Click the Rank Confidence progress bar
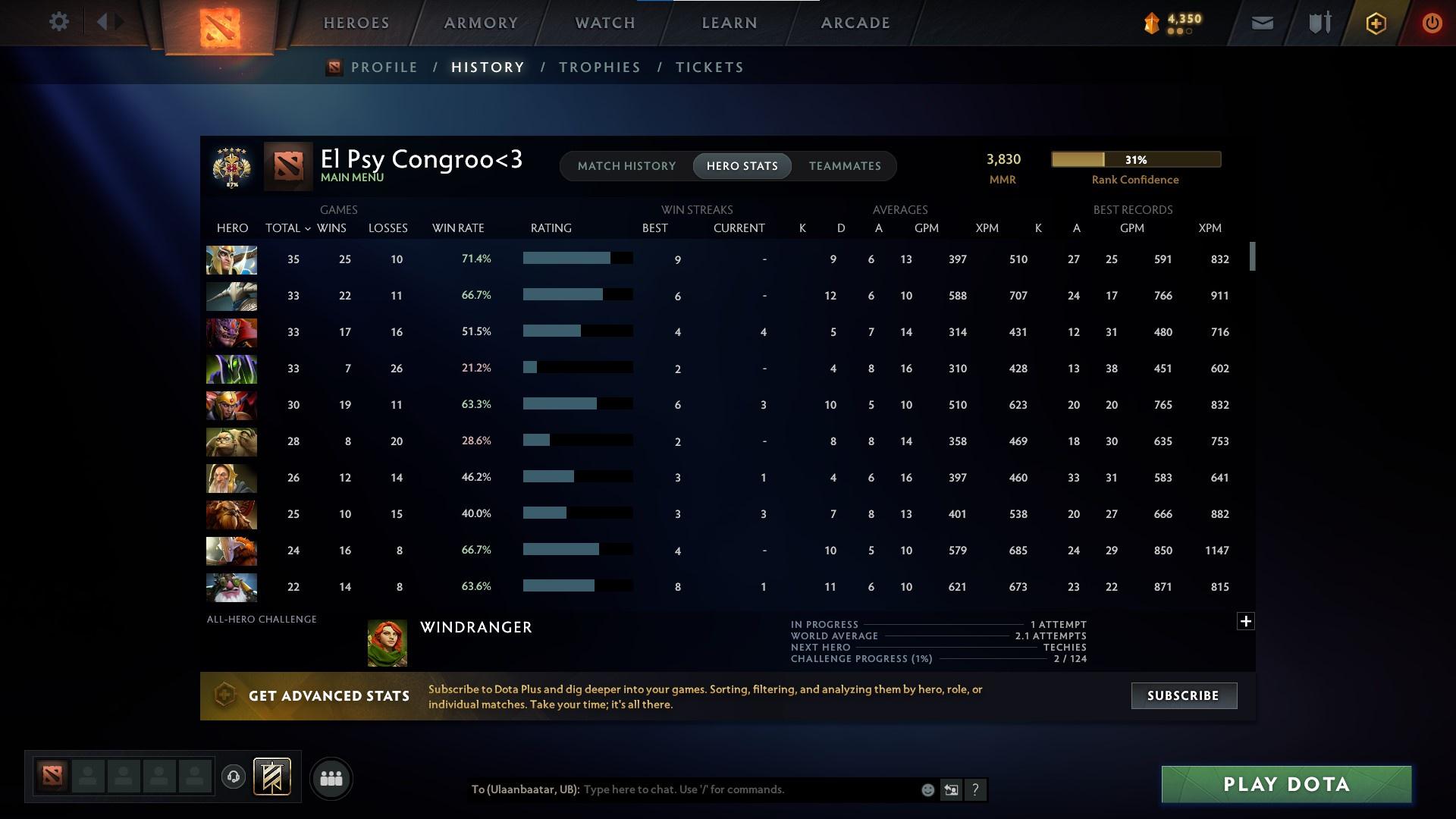 tap(1135, 159)
